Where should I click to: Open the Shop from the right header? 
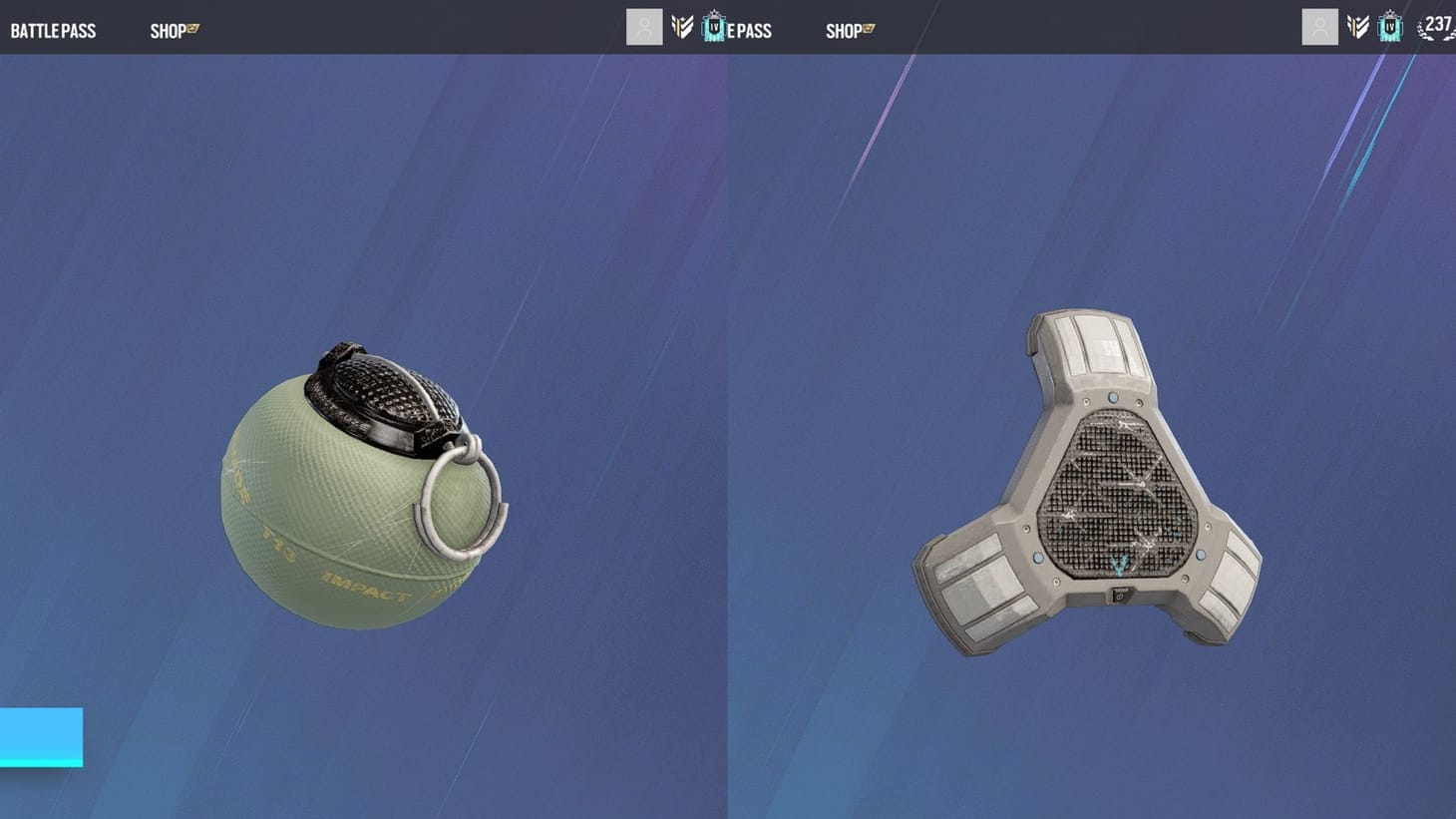pyautogui.click(x=844, y=30)
